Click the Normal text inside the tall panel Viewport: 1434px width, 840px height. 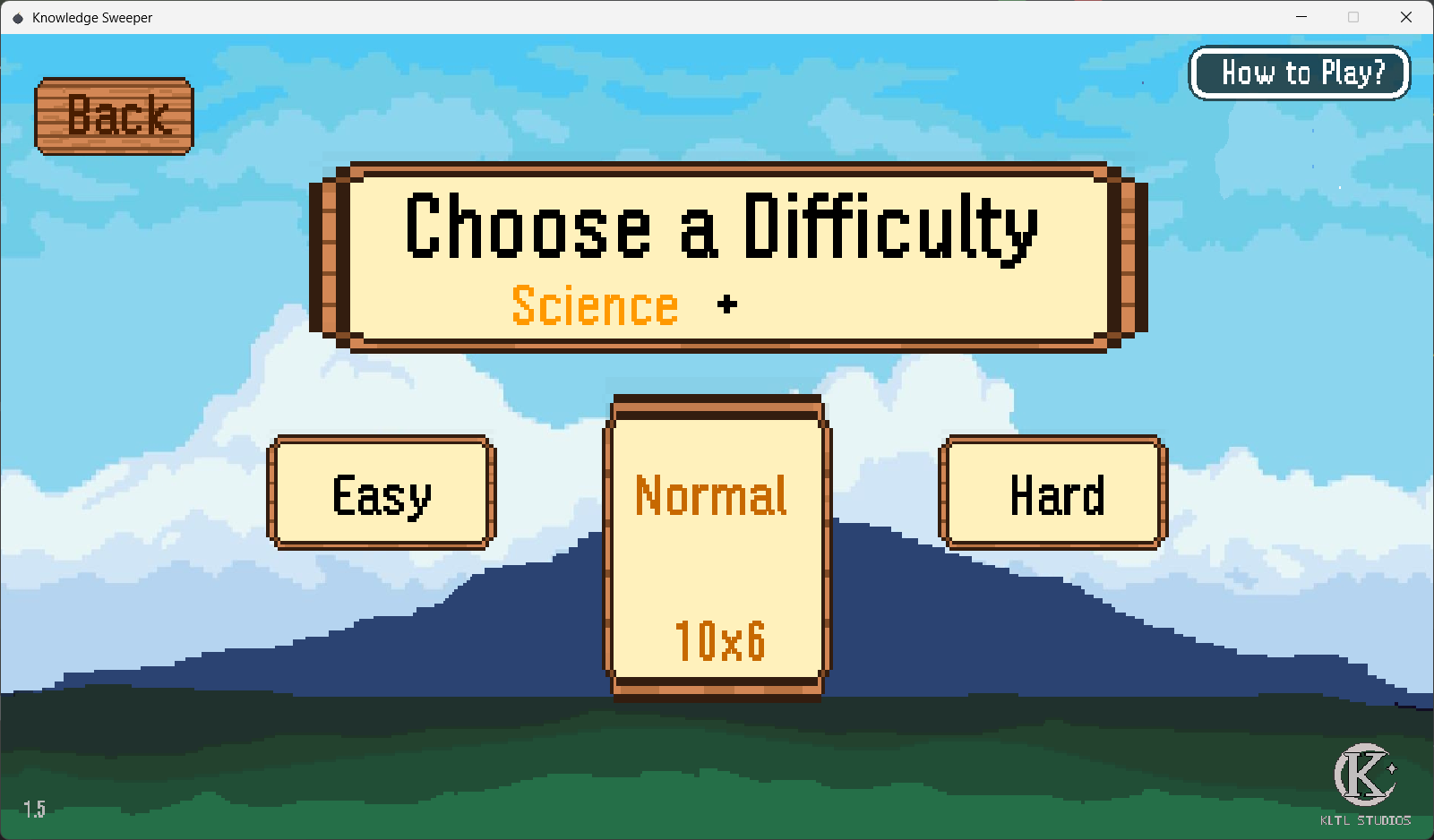point(710,496)
